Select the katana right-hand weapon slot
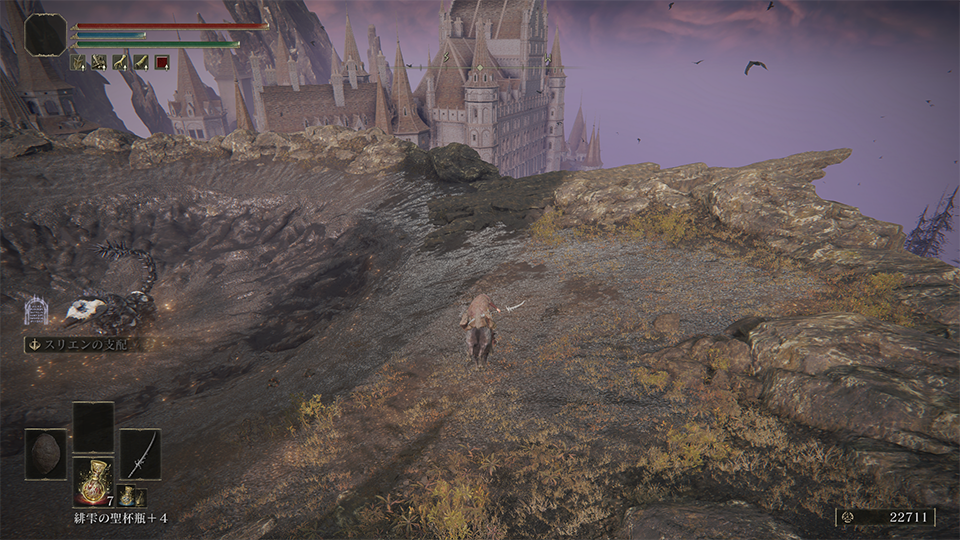 [140, 454]
